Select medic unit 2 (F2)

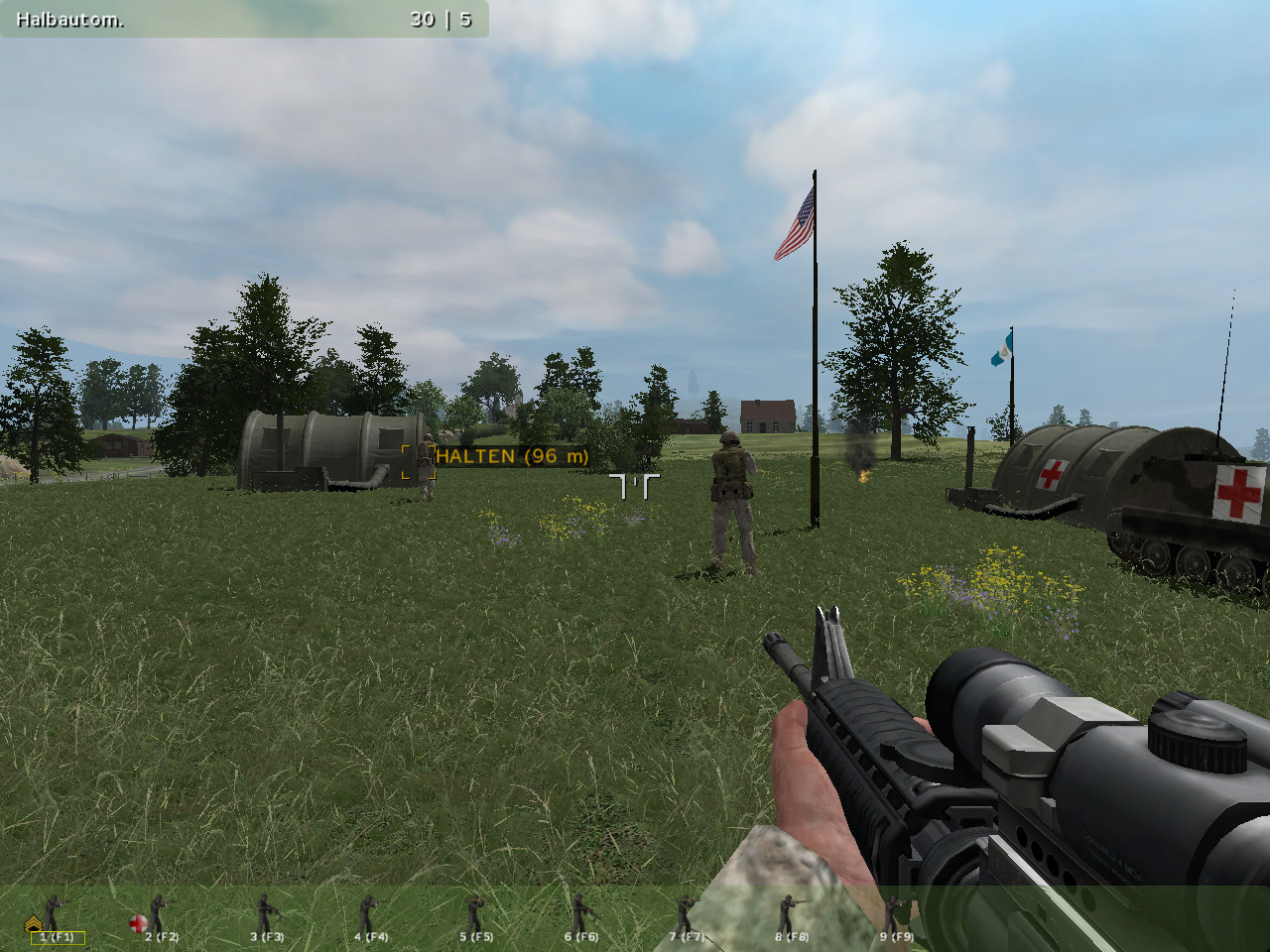(x=159, y=918)
